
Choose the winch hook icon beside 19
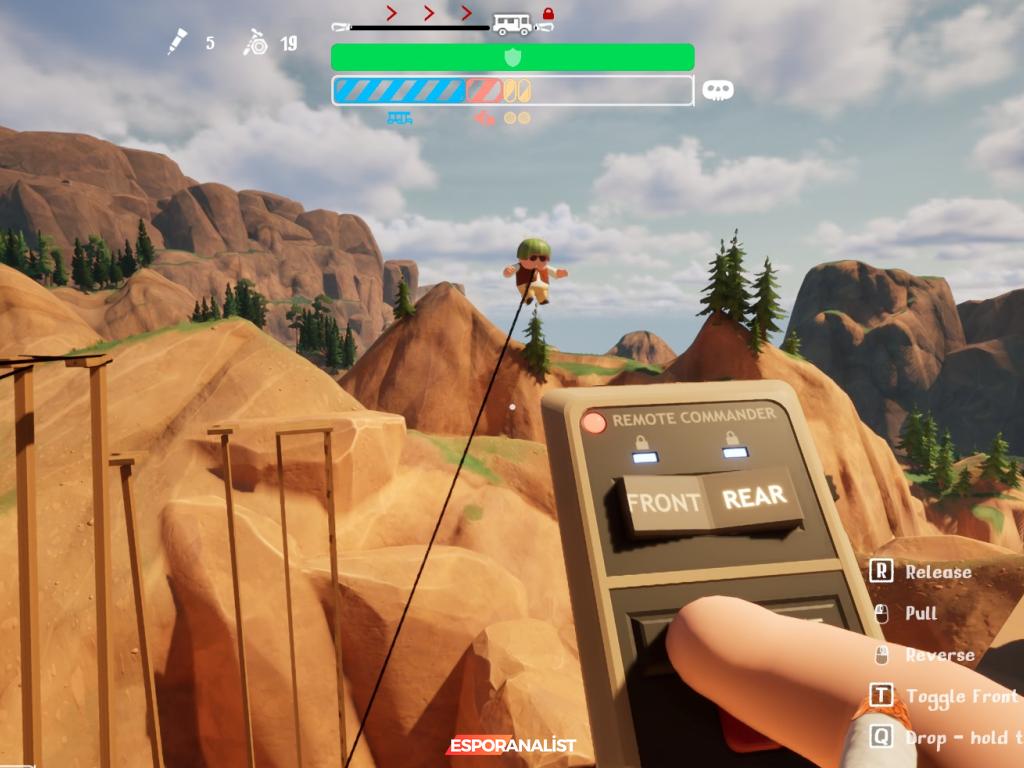click(x=256, y=43)
